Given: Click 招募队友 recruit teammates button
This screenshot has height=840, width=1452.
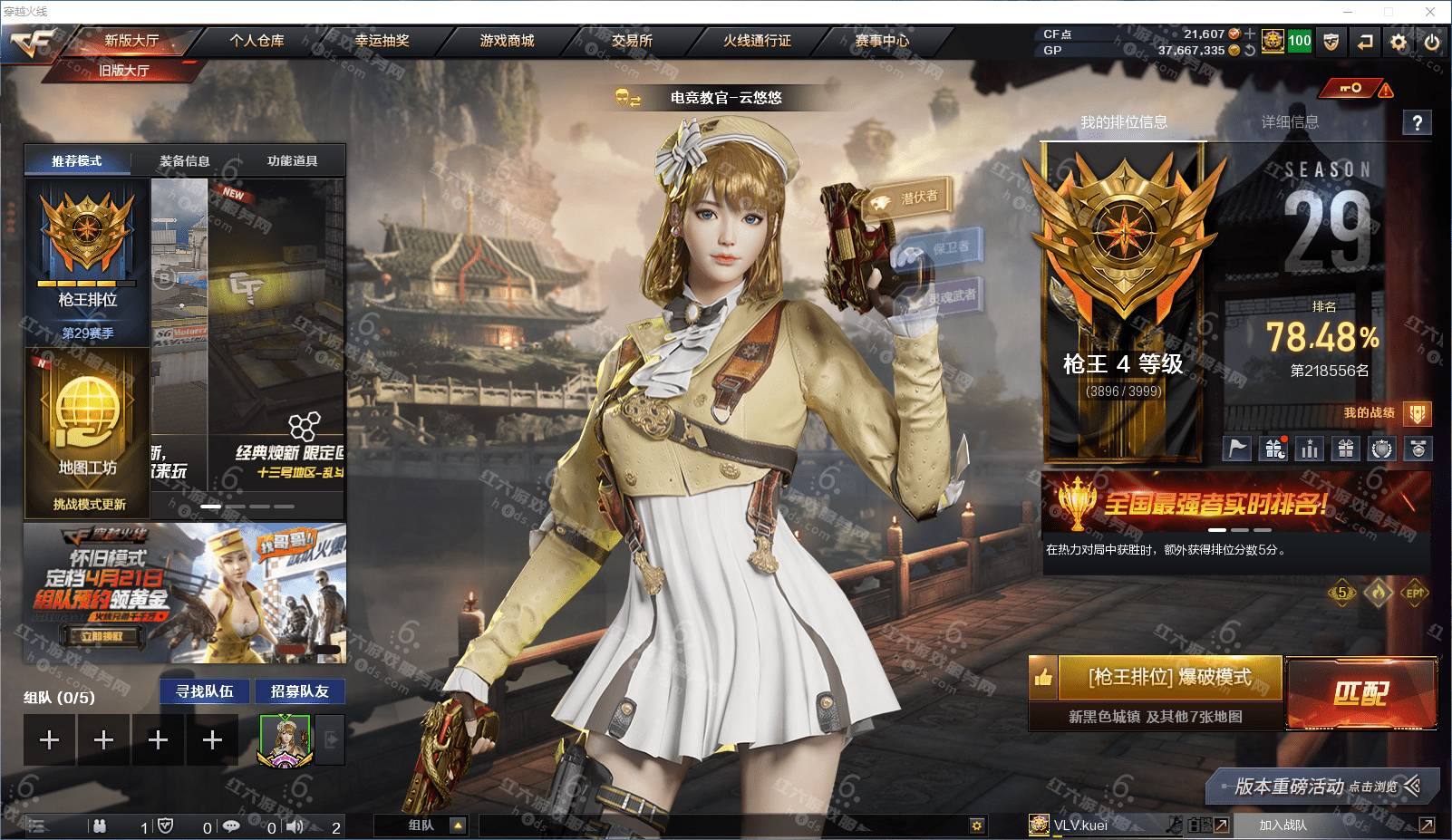Looking at the screenshot, I should (x=300, y=691).
